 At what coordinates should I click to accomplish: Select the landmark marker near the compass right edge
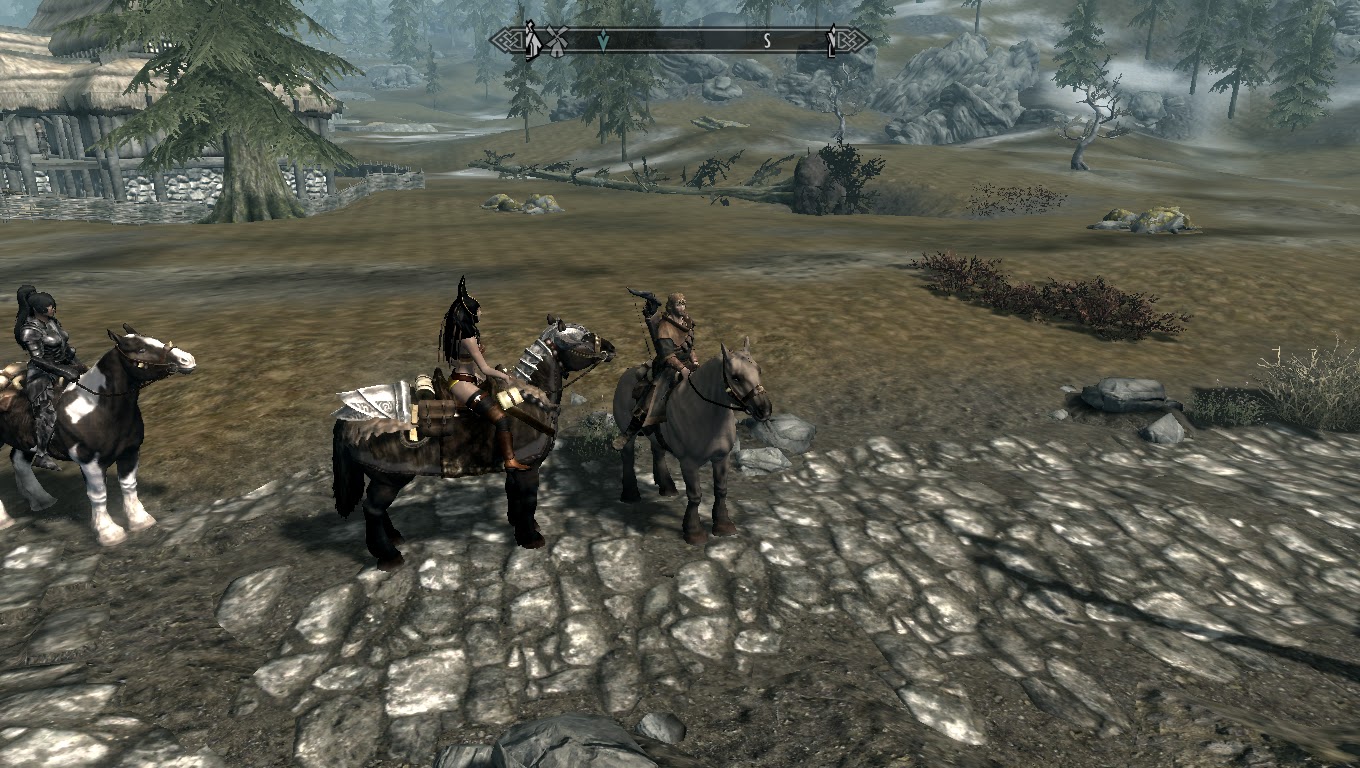[x=833, y=40]
